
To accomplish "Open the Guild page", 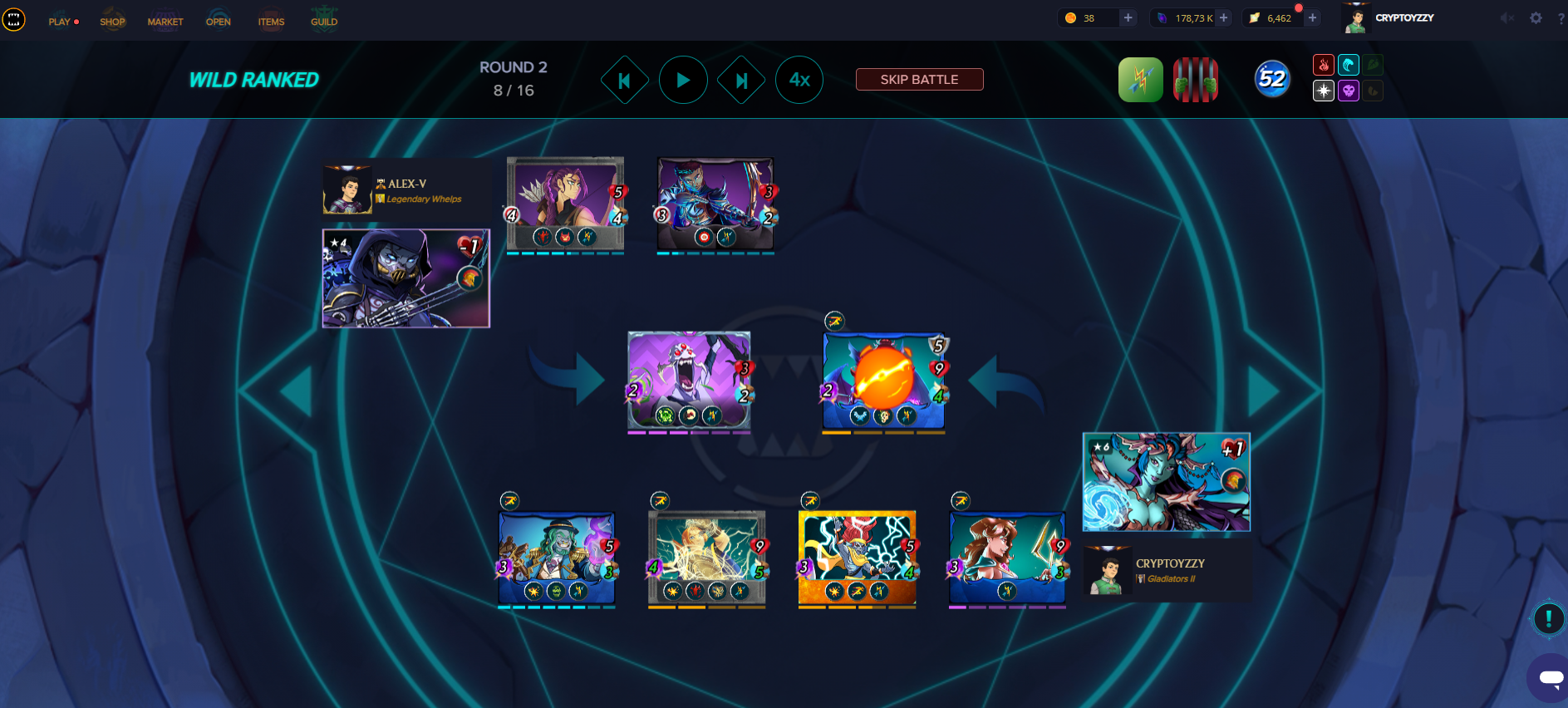I will (x=324, y=22).
